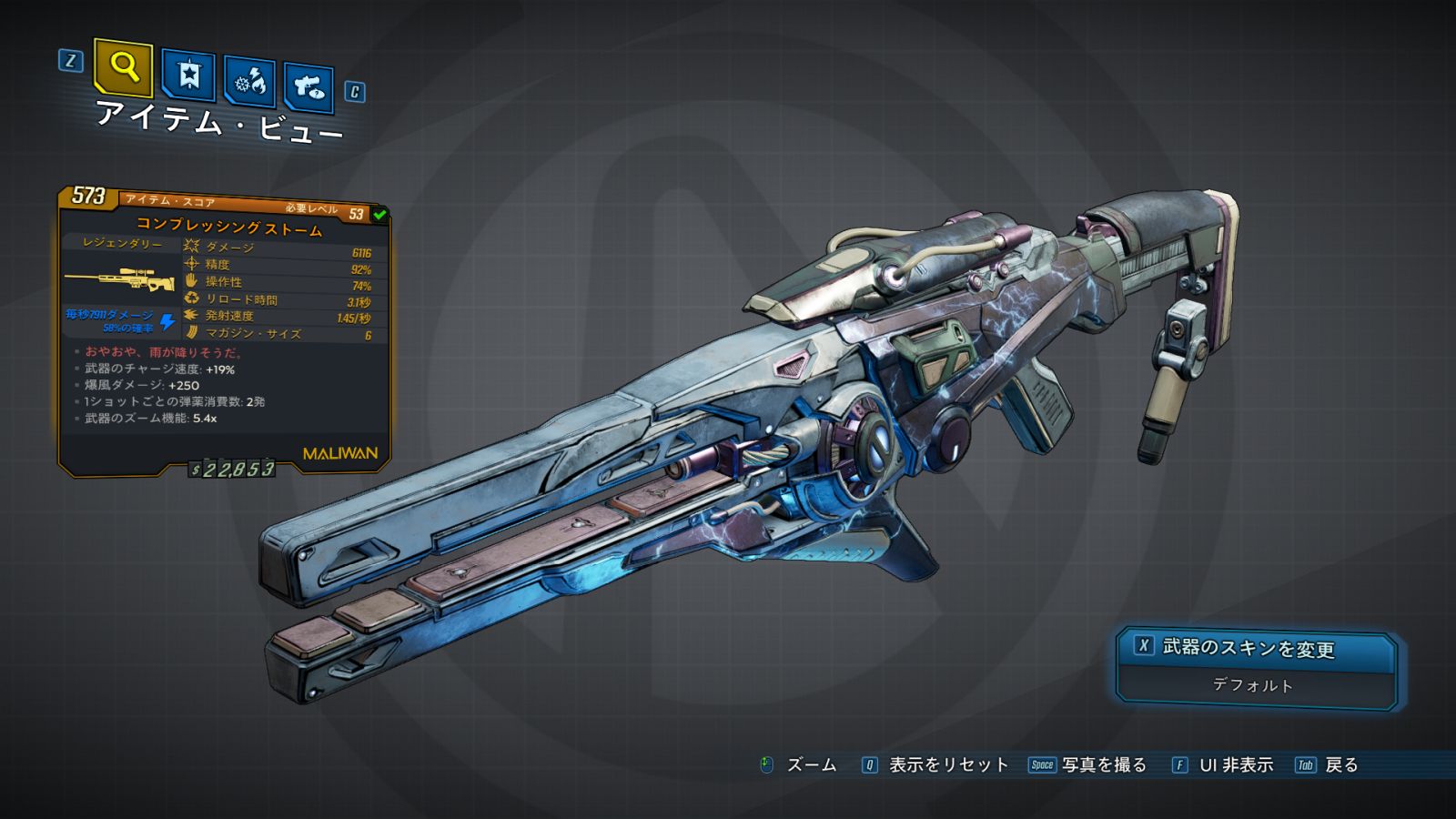Hide the interface with UI 非表示
This screenshot has height=819, width=1456.
(1235, 765)
